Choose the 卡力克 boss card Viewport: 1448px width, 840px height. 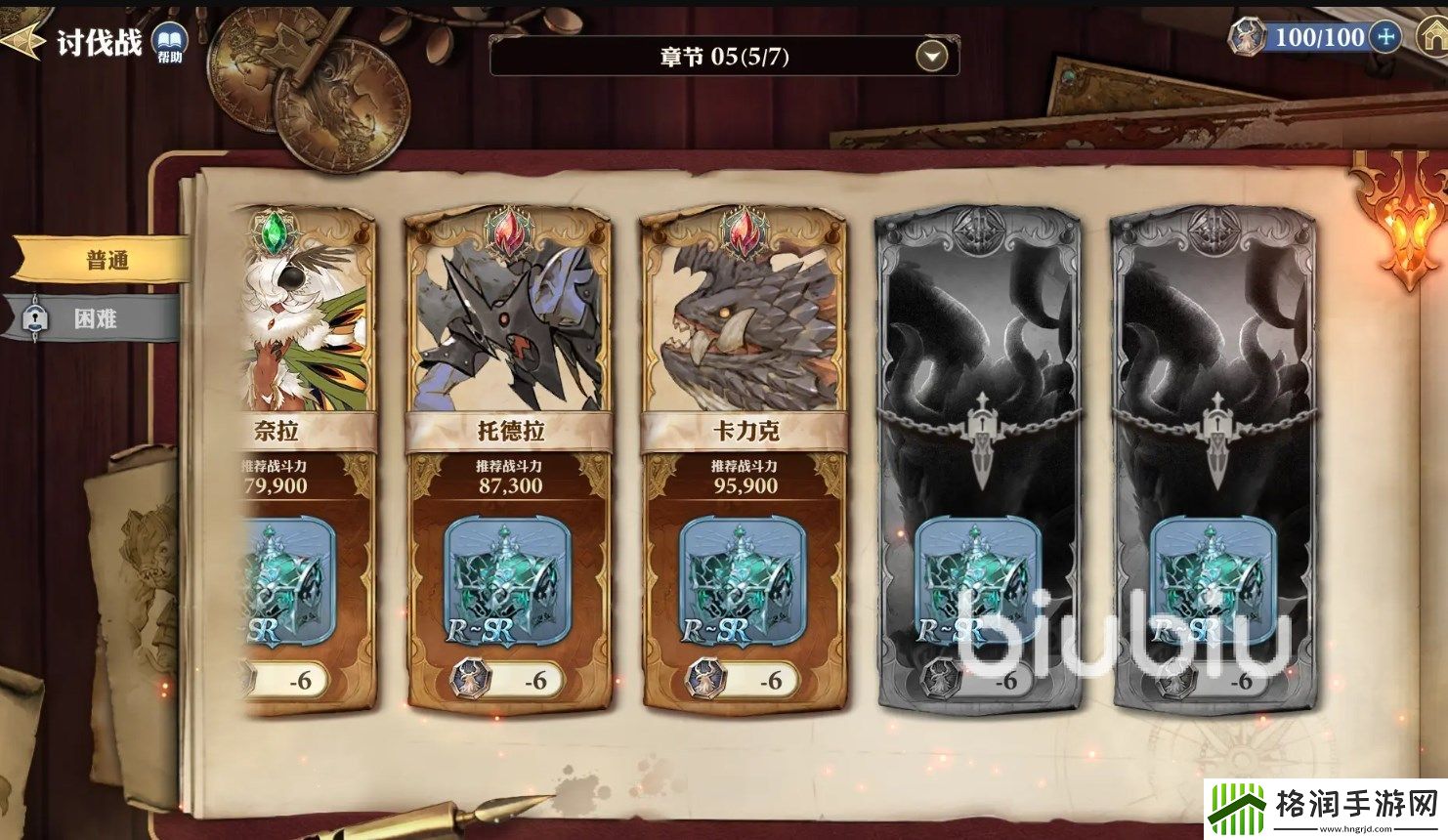tap(744, 322)
